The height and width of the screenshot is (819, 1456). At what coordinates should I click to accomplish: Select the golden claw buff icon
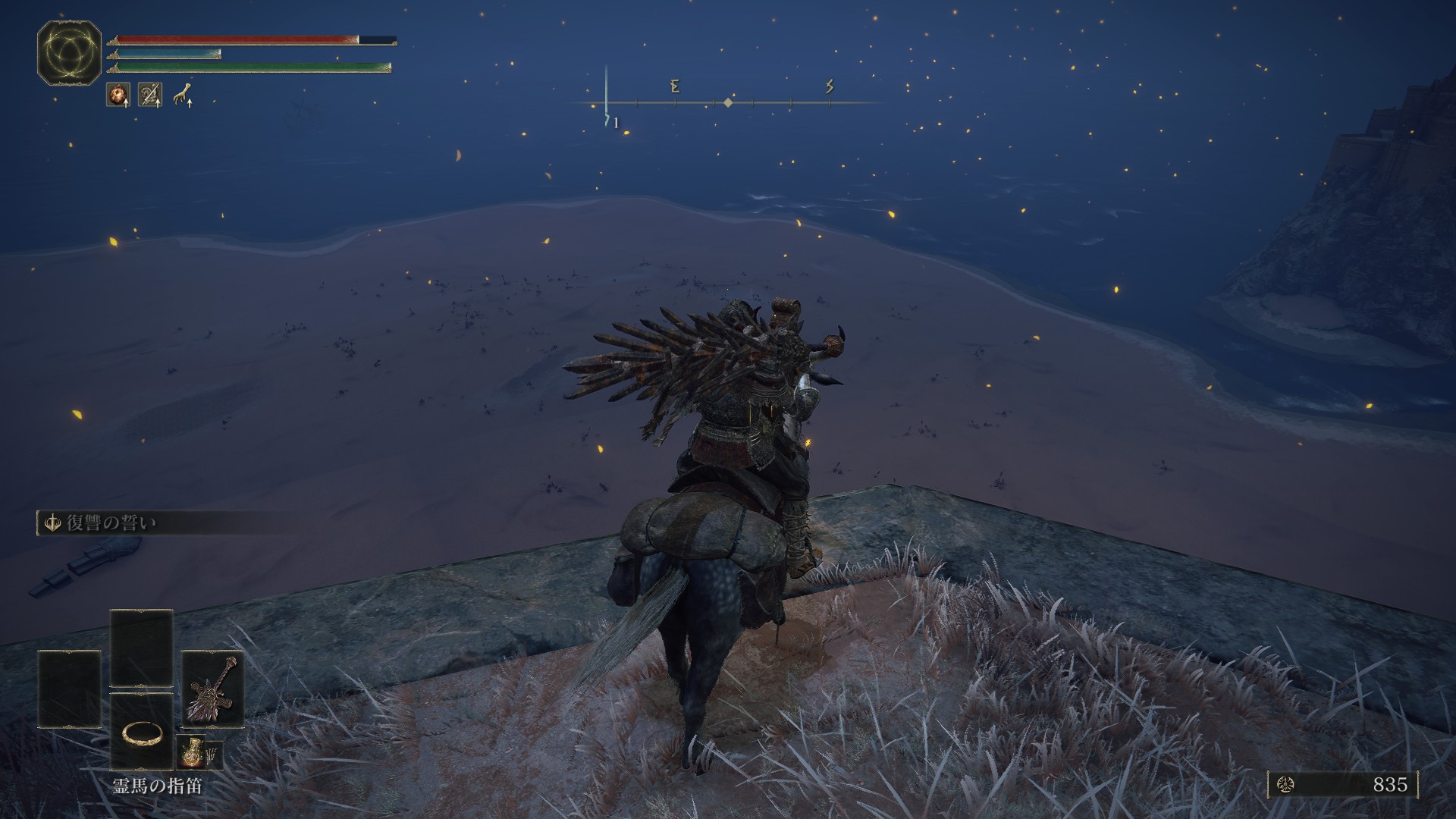pos(182,95)
